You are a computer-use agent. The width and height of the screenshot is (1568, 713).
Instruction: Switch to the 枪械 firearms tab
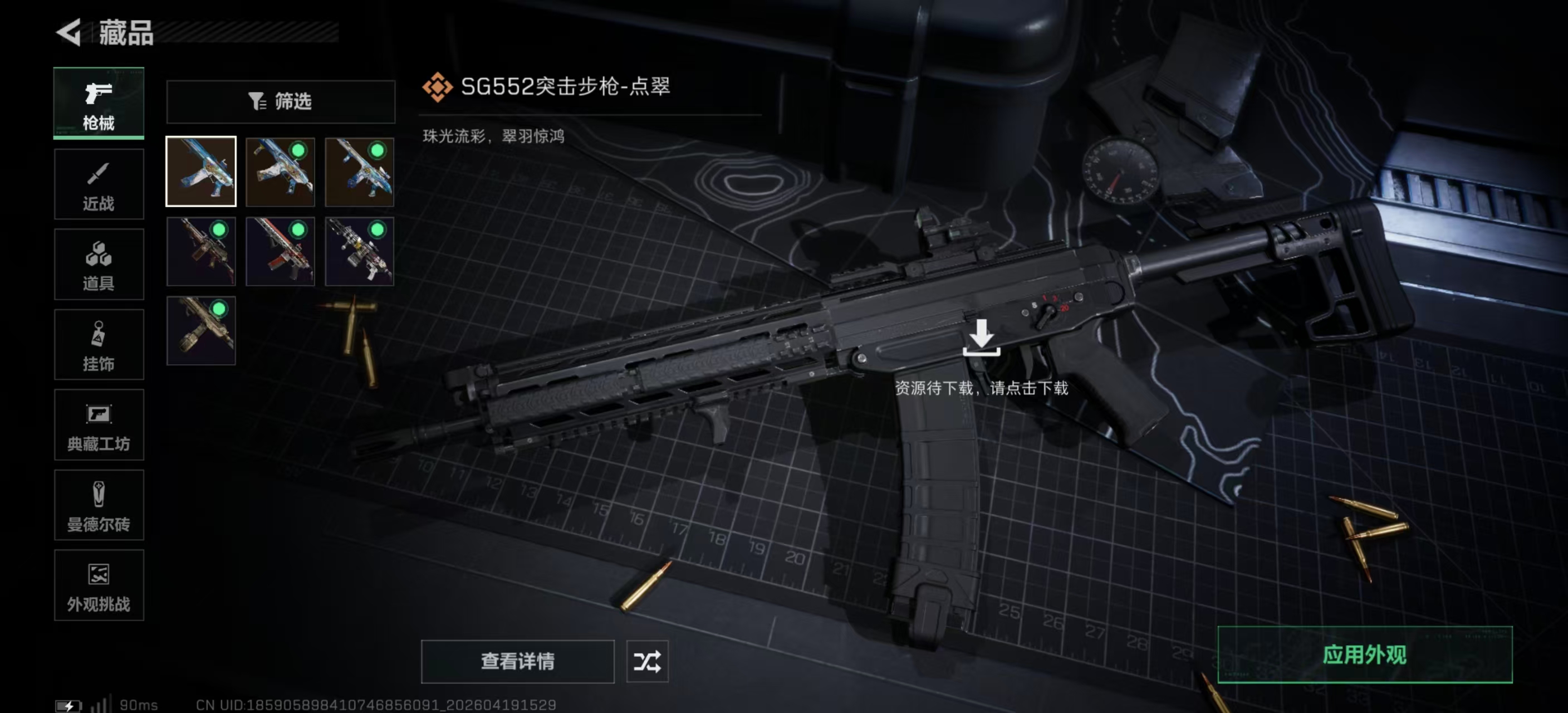pyautogui.click(x=99, y=103)
